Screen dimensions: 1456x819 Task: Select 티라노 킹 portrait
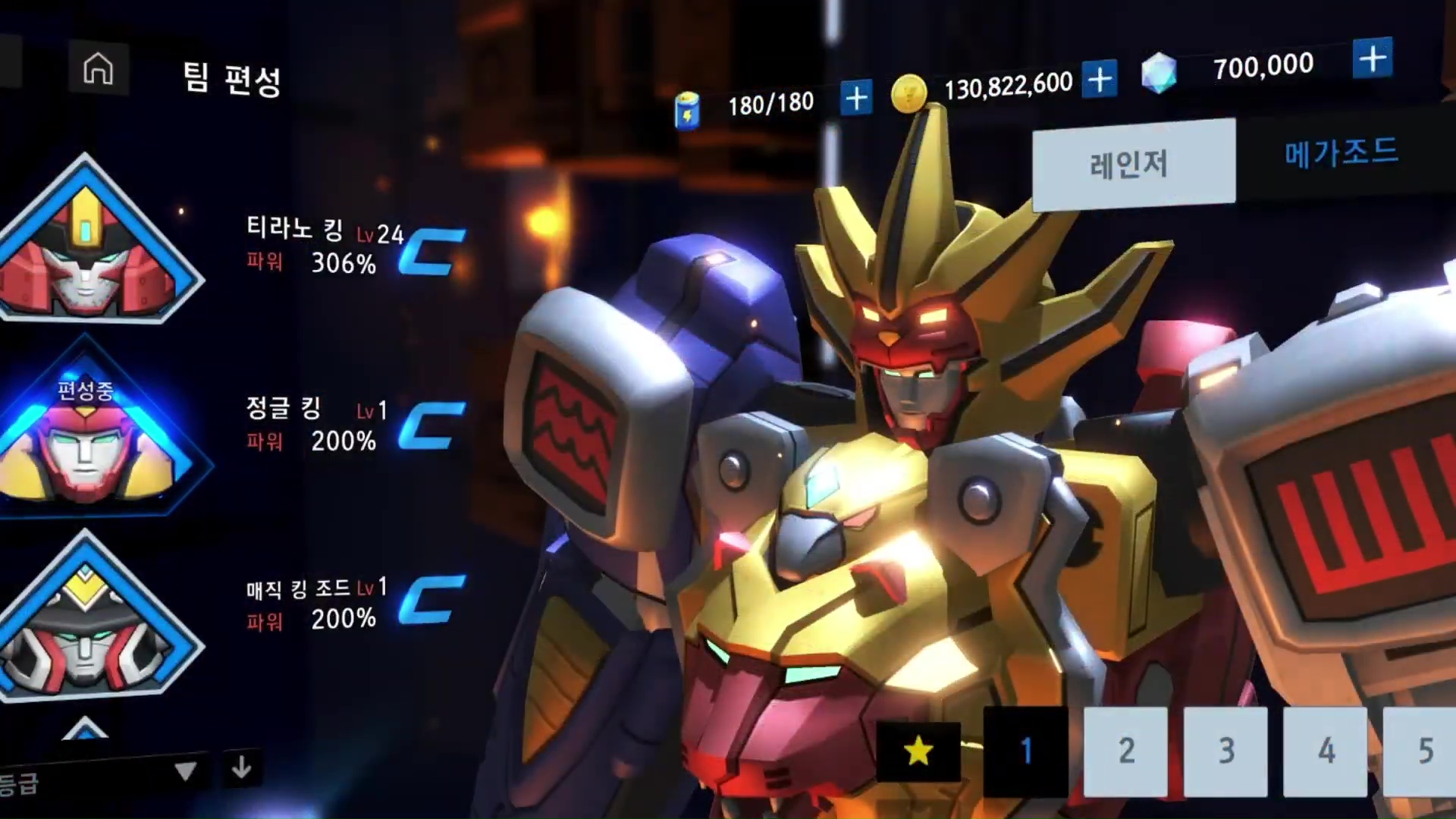(91, 243)
